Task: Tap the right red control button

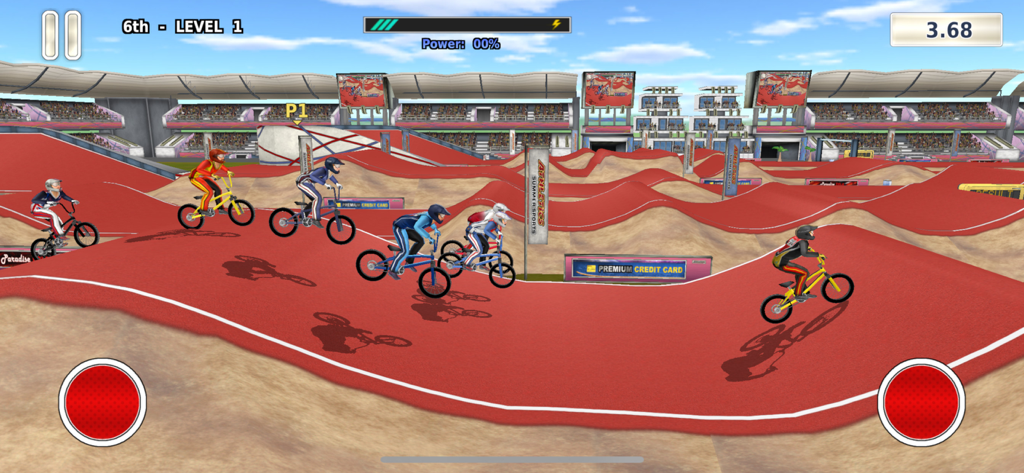Action: point(921,402)
